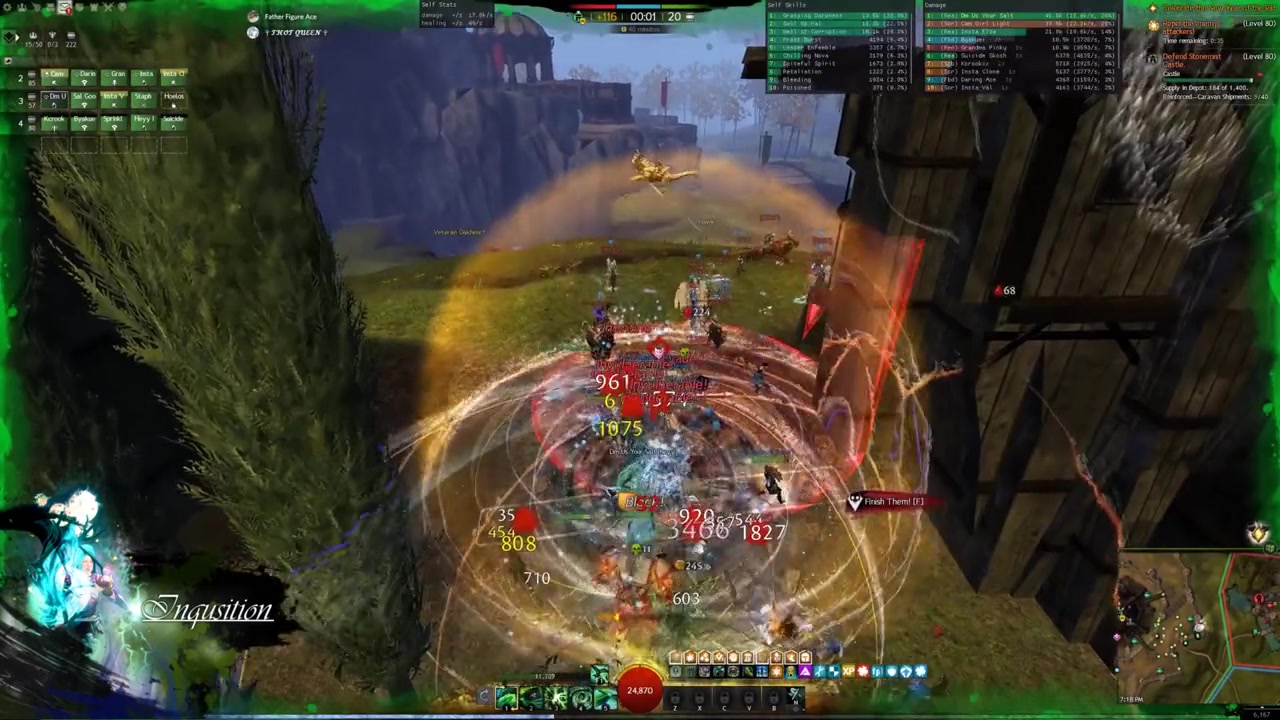Select squad member Darin's frame

[86, 76]
